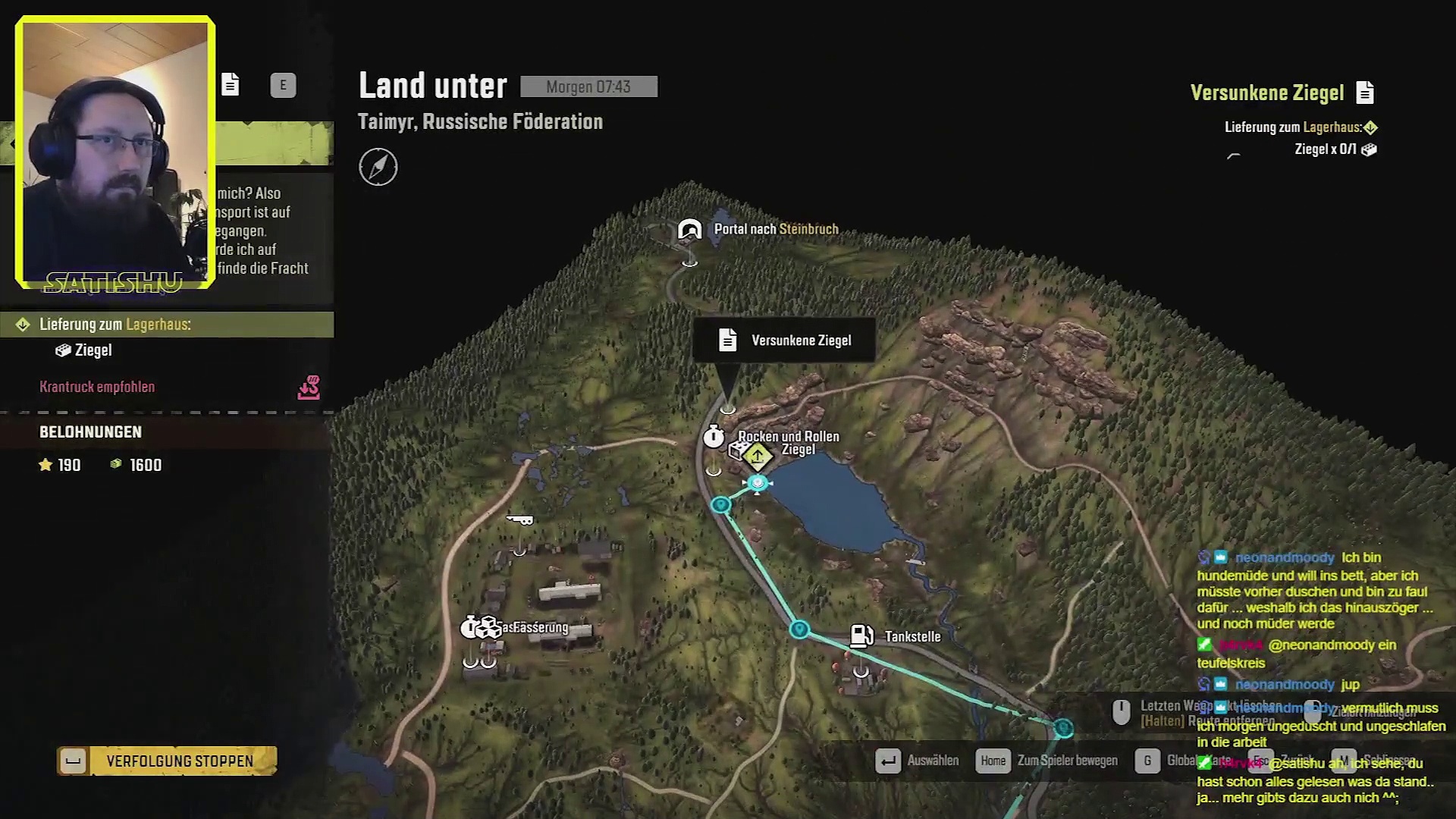Open the document tab icon in the left panel
The image size is (1456, 819).
[231, 84]
